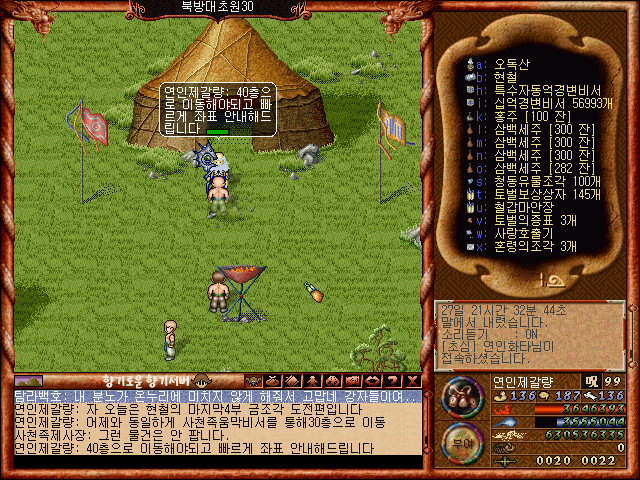Close the chat toolbar with X button
640x480 pixels.
click(412, 381)
